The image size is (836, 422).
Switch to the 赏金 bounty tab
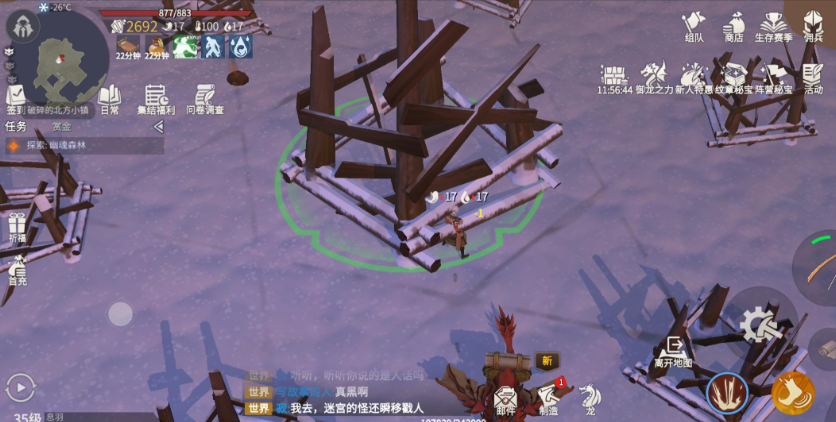point(62,127)
